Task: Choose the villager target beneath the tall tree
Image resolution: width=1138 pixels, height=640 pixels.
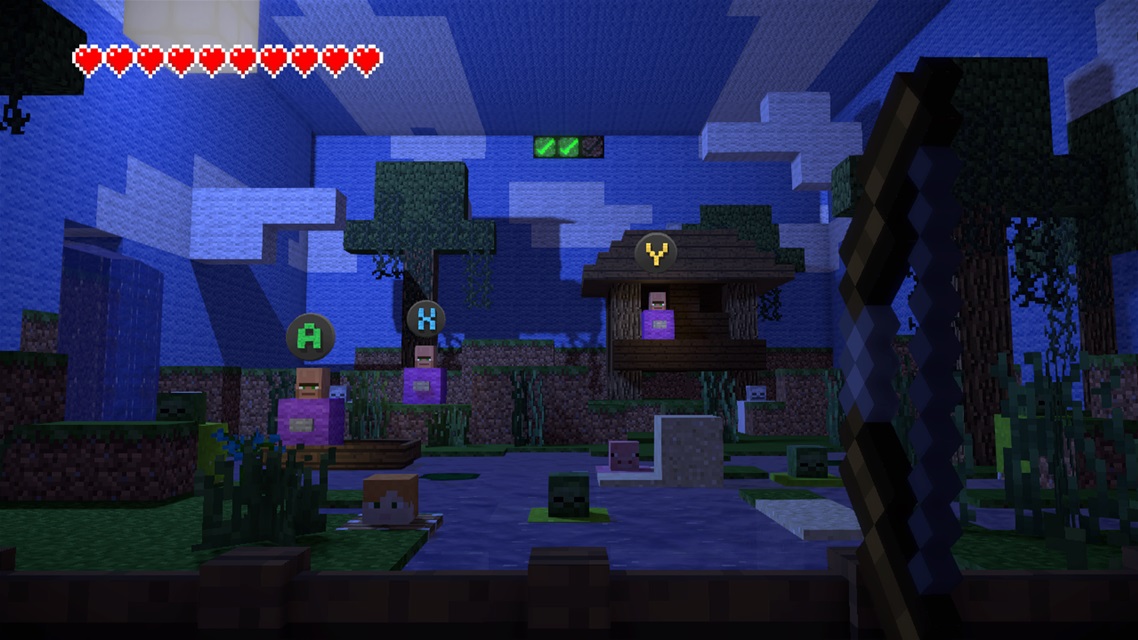Action: tap(424, 375)
